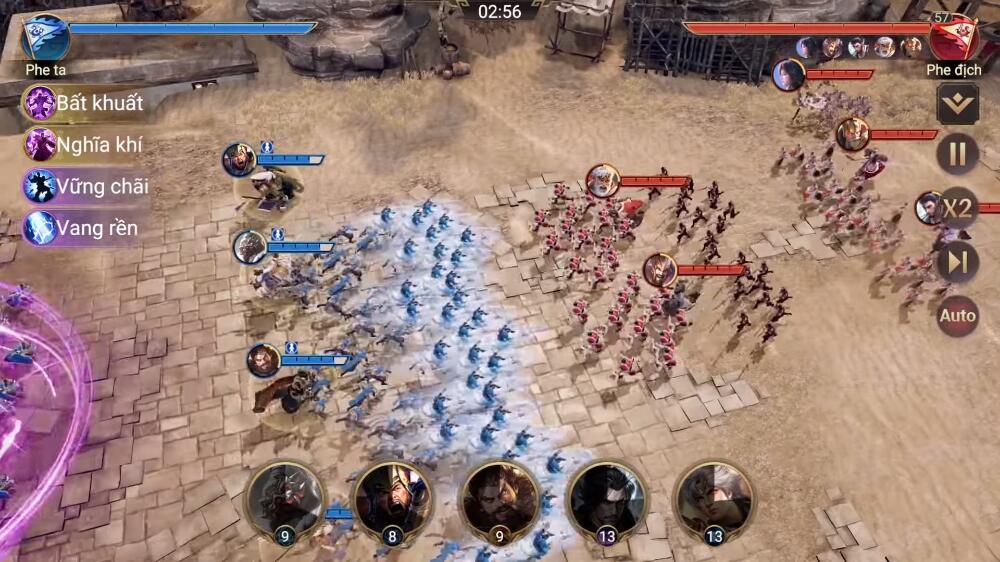
Task: Collapse the side controls with the chevron button
Action: (x=957, y=104)
